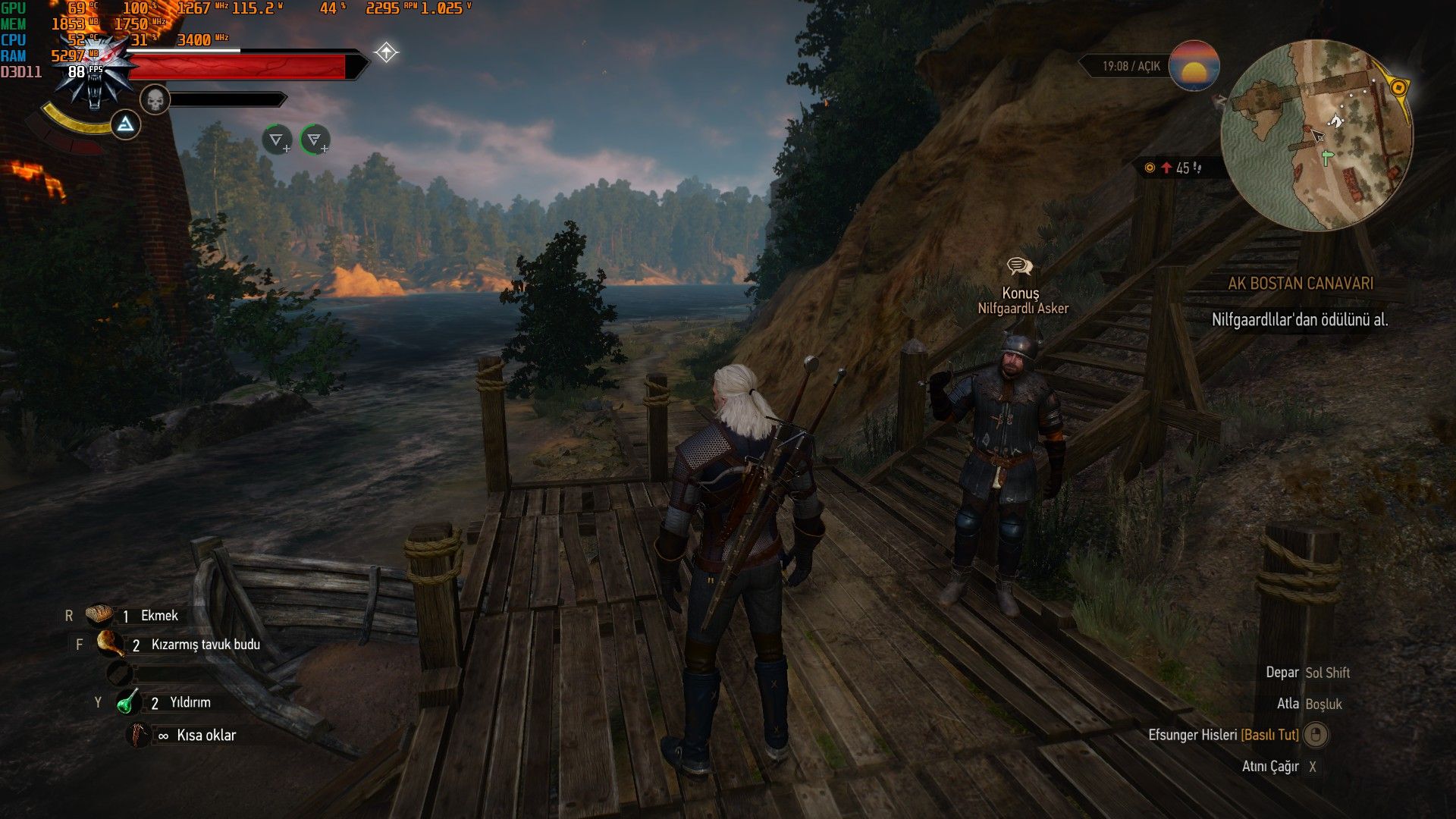Viewport: 1456px width, 819px height.
Task: Select the Konuş speech bubble prompt
Action: coord(1019,266)
